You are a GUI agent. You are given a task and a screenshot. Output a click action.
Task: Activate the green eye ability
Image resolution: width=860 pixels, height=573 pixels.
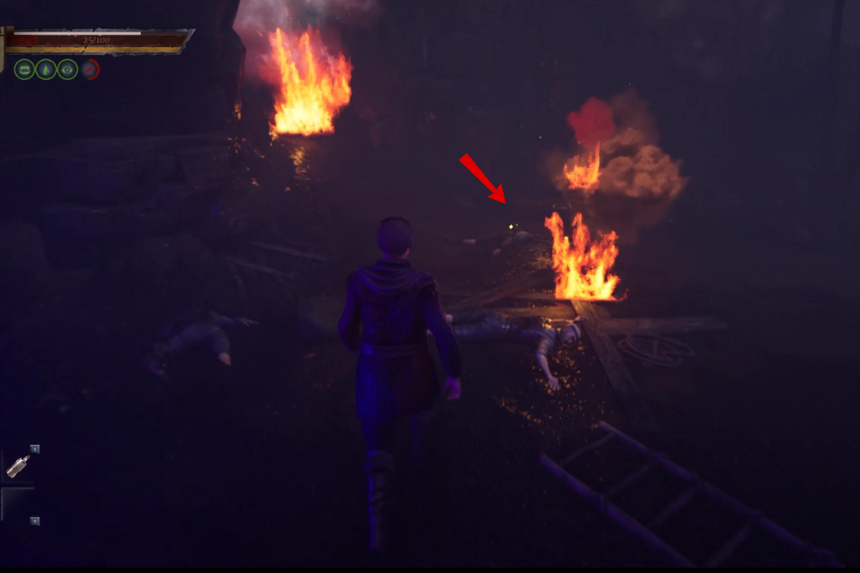68,69
